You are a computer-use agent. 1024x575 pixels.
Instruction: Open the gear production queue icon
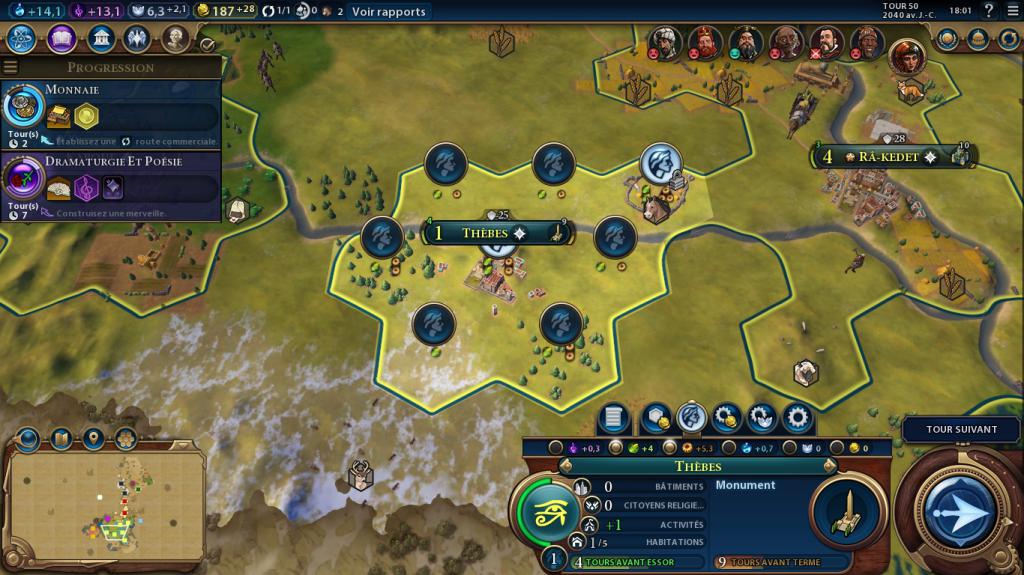point(796,418)
